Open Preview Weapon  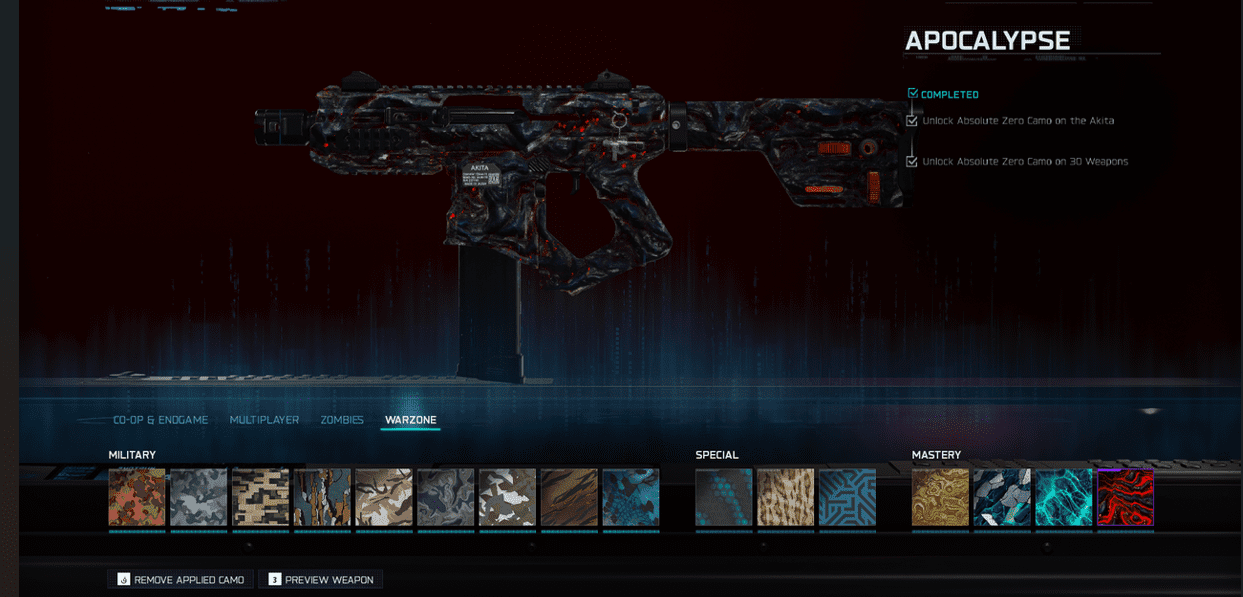tap(320, 580)
